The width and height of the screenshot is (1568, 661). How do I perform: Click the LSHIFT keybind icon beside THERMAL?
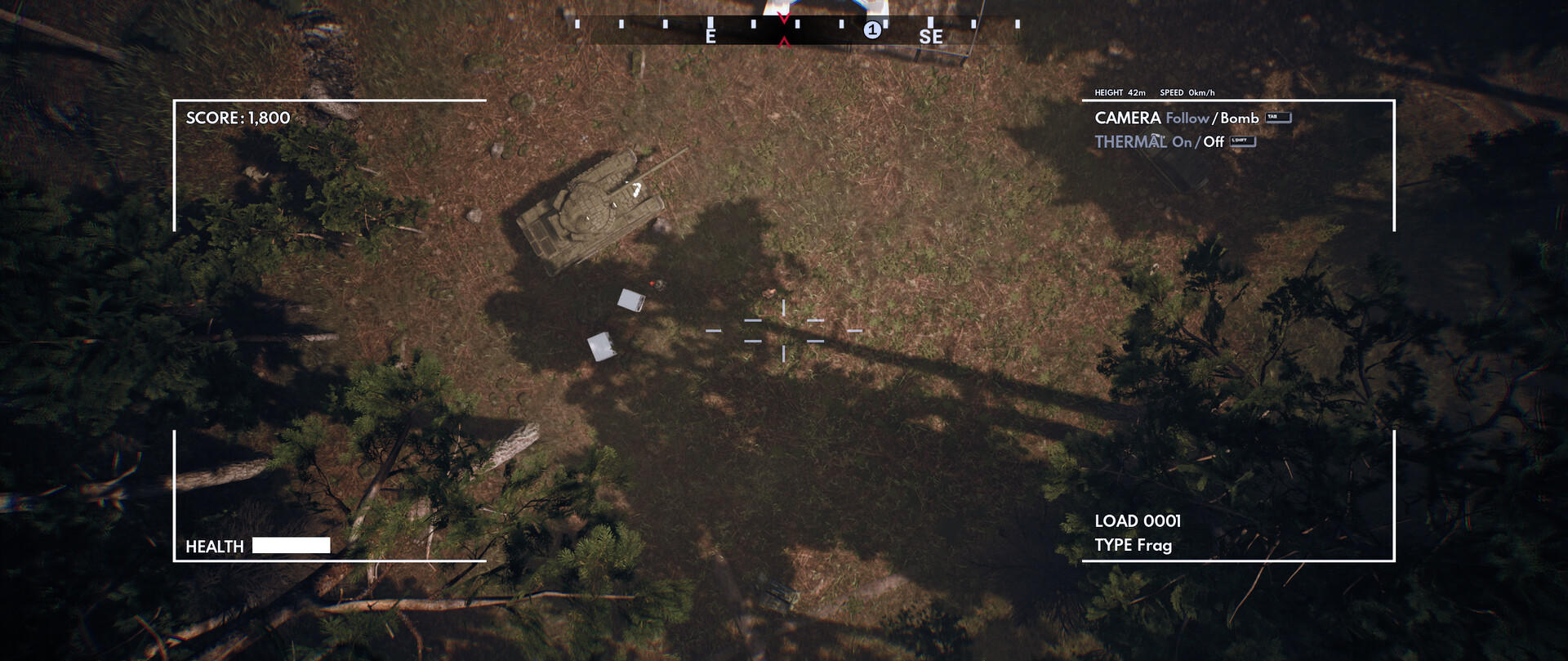coord(1244,141)
